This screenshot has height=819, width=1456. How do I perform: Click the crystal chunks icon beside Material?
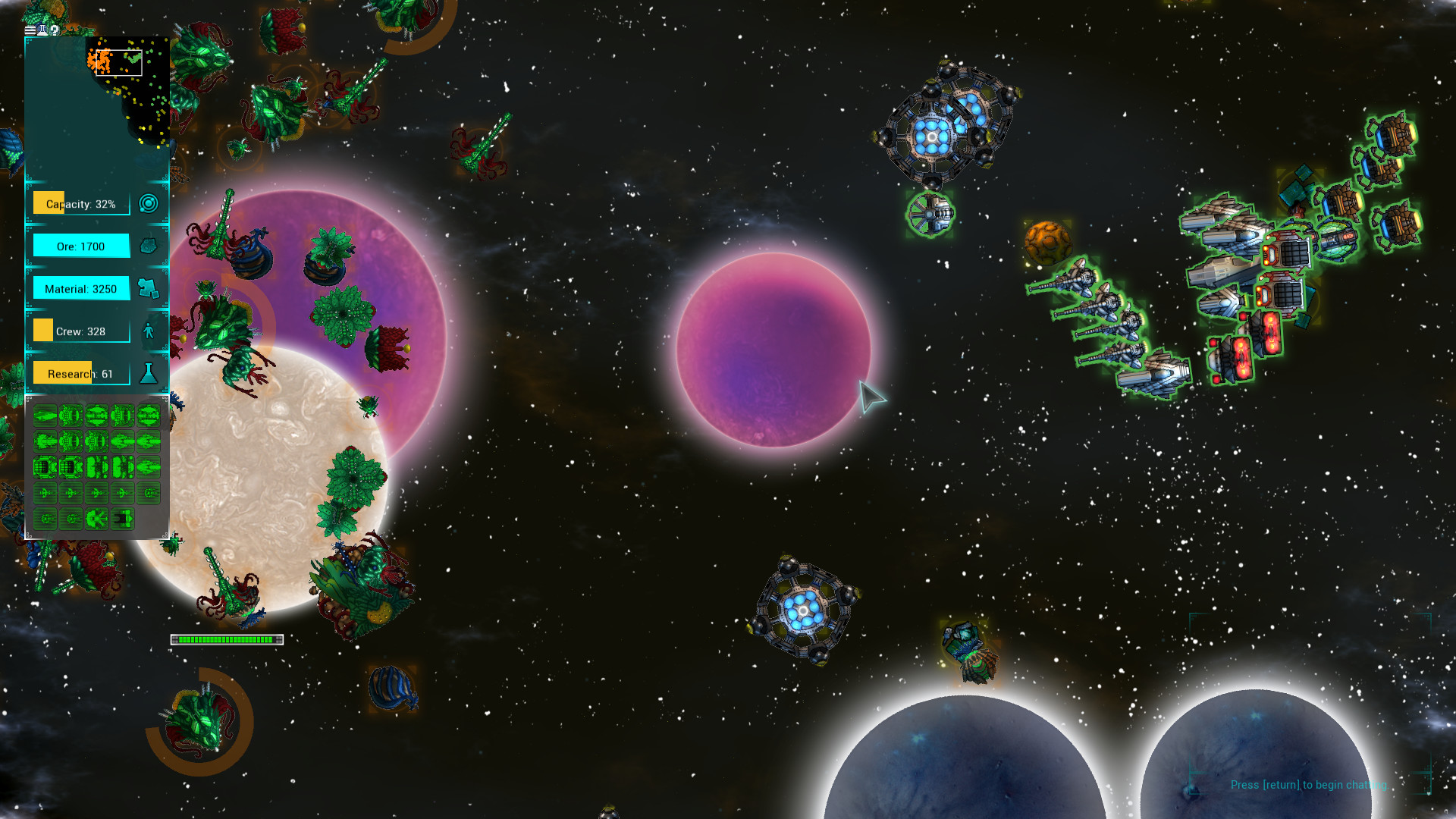(x=149, y=288)
